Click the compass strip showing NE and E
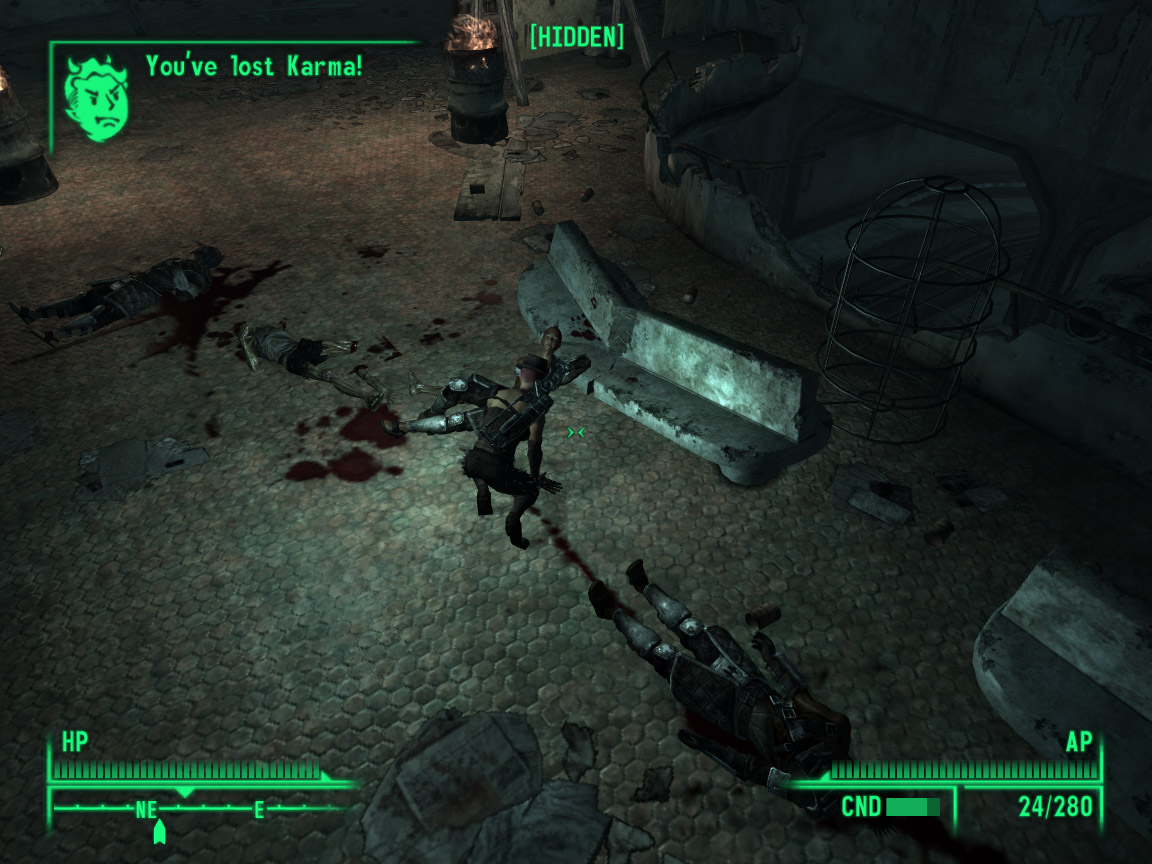Image resolution: width=1152 pixels, height=864 pixels. click(200, 808)
